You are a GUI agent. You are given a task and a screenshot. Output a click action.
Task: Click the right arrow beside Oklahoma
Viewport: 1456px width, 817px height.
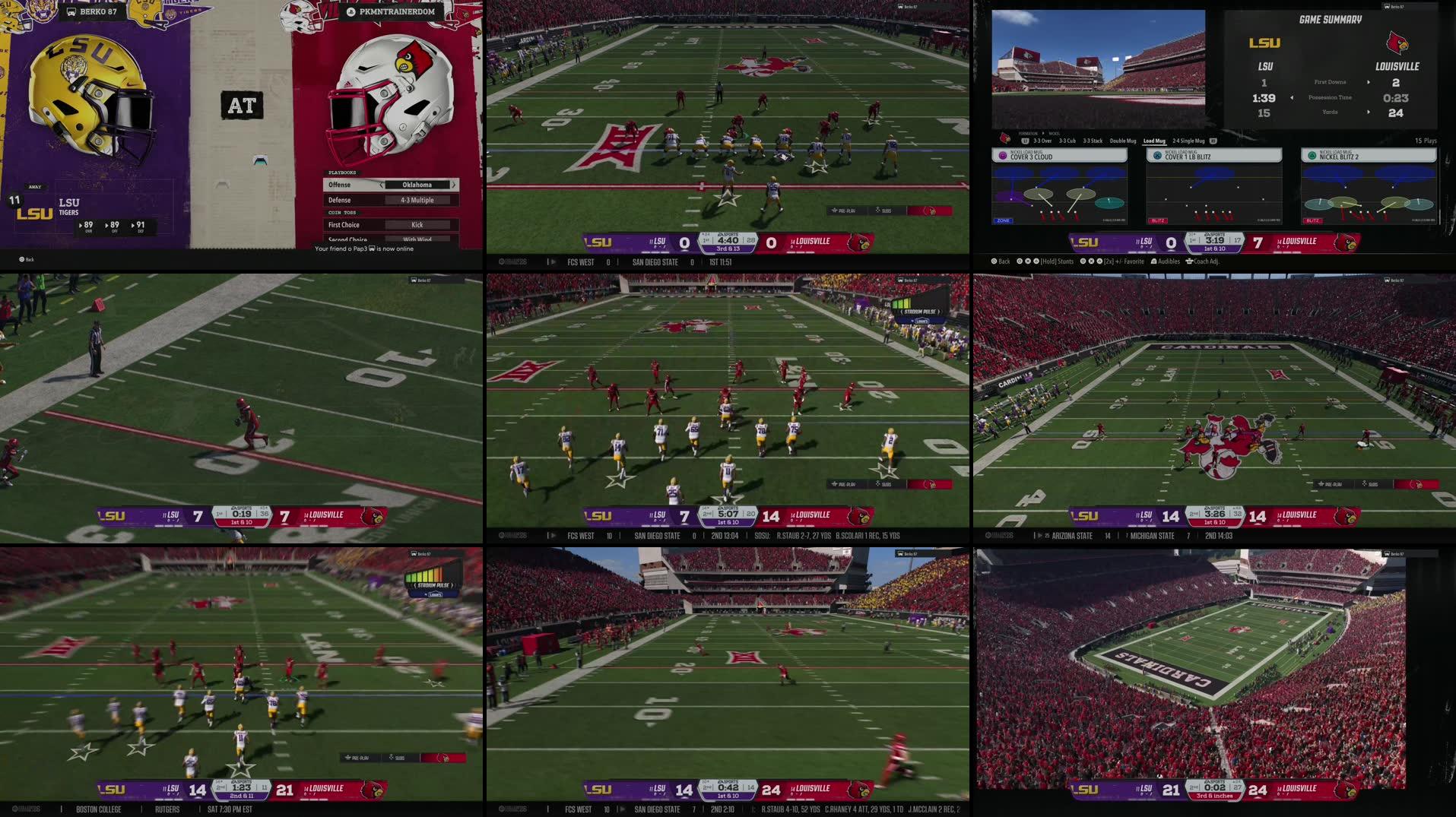454,185
